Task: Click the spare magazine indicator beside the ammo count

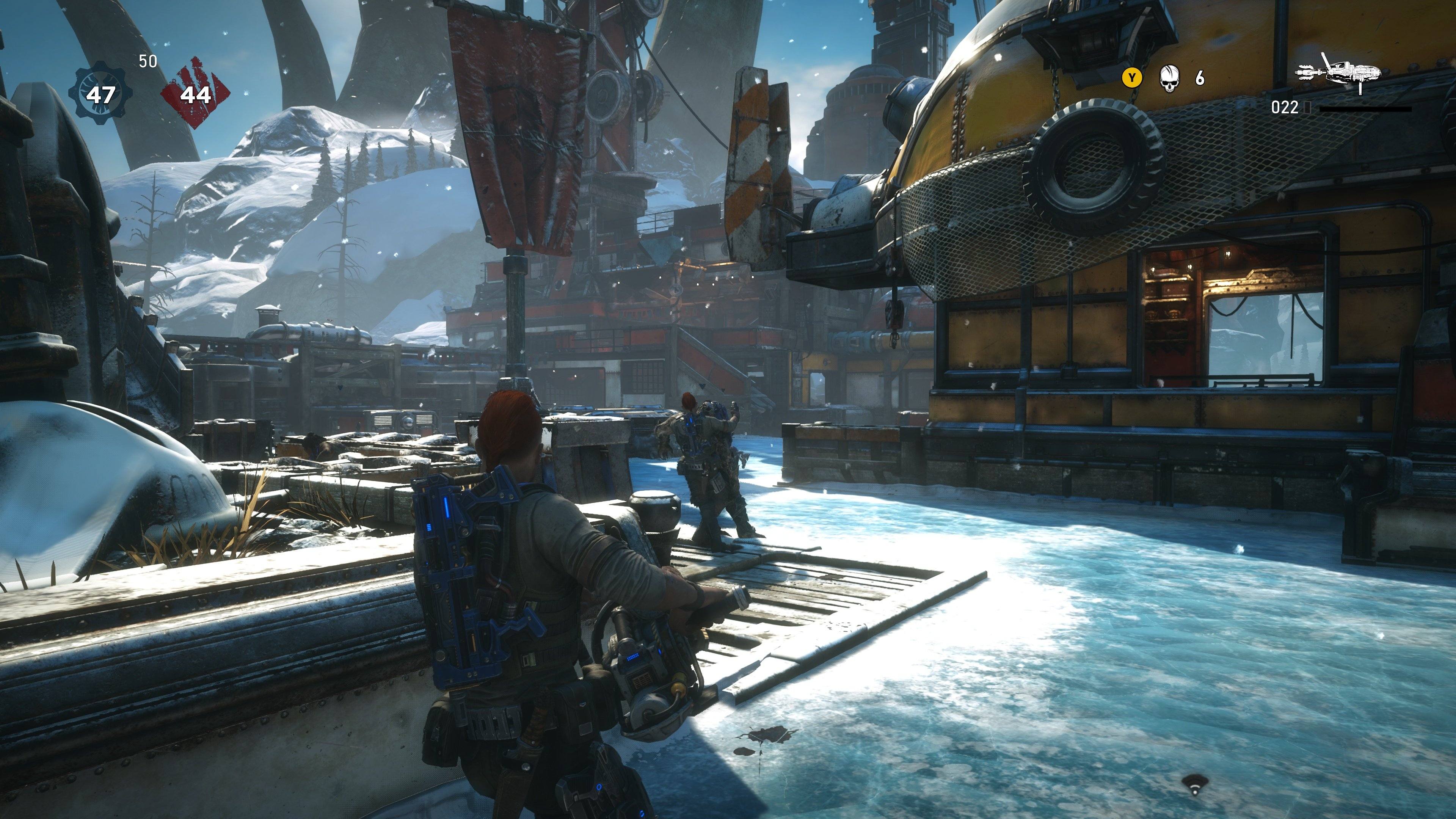Action: [1307, 108]
